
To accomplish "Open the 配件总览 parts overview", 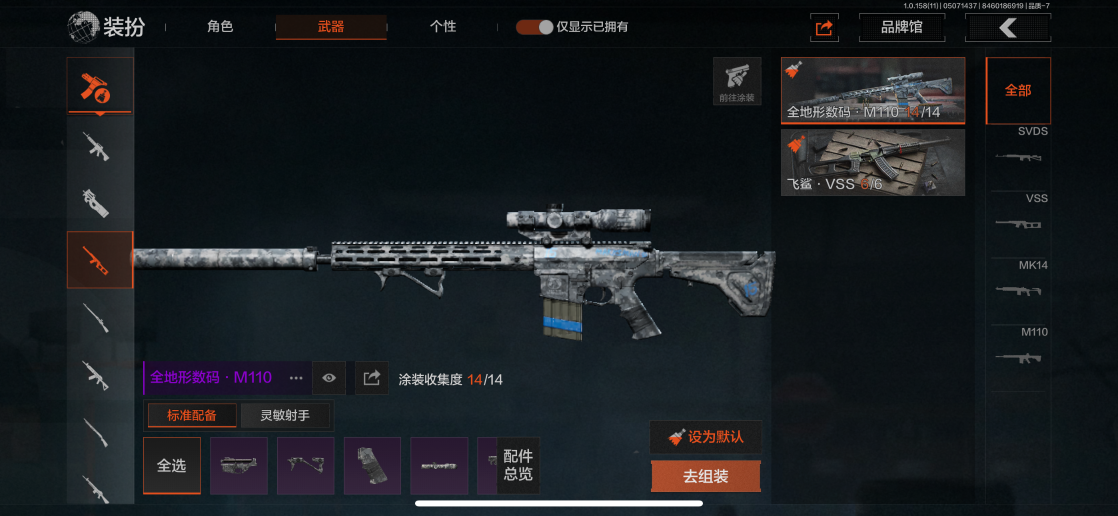I will click(x=518, y=466).
